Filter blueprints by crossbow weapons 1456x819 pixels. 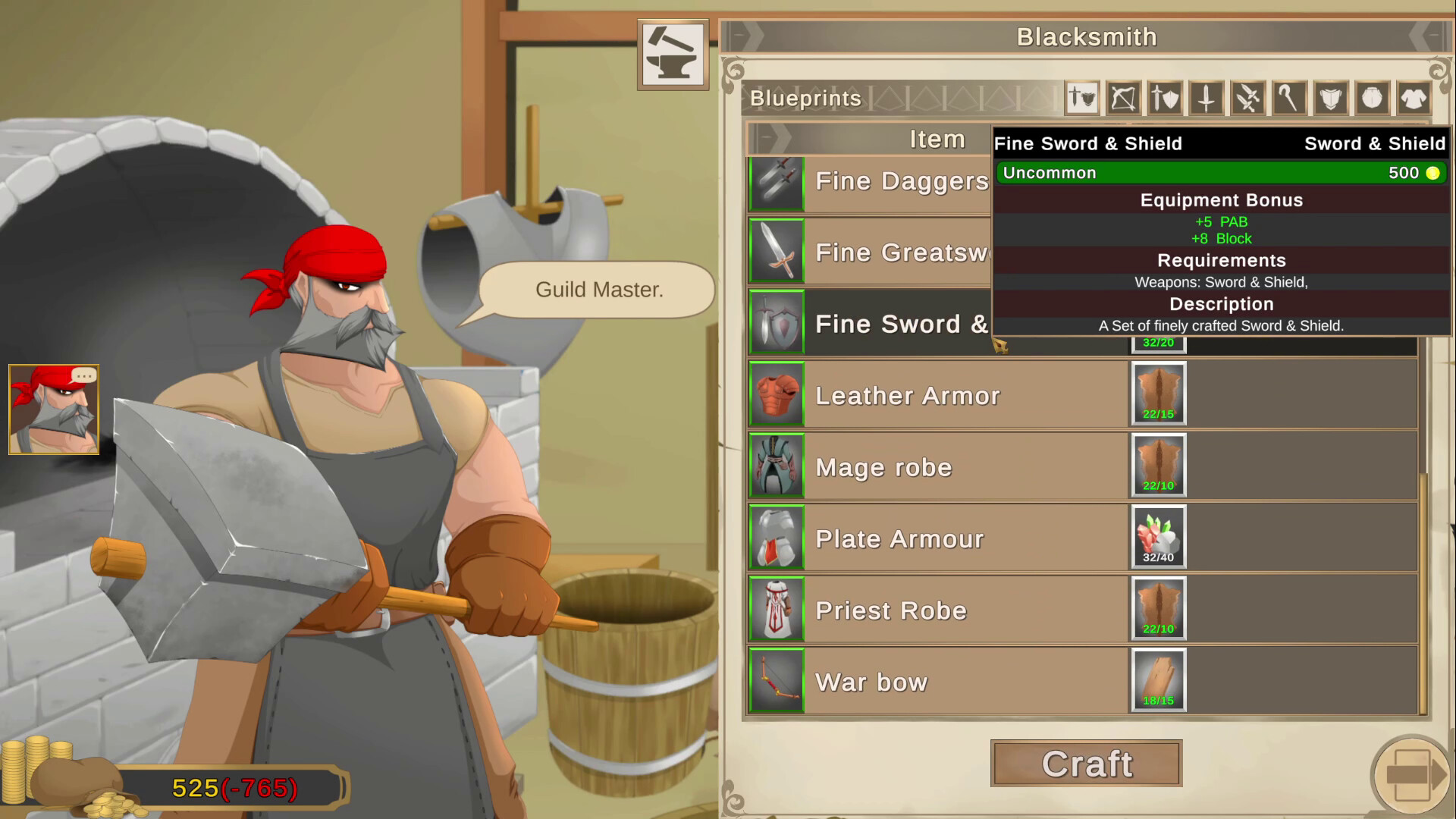click(1123, 98)
